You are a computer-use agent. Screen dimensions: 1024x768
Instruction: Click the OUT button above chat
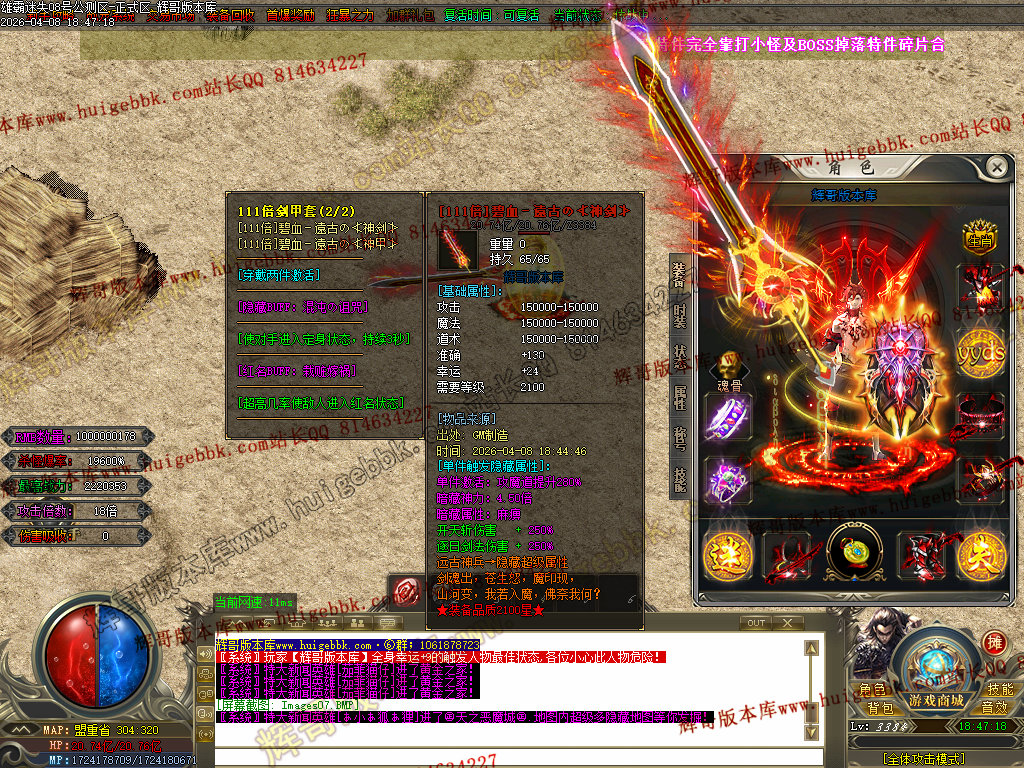757,623
